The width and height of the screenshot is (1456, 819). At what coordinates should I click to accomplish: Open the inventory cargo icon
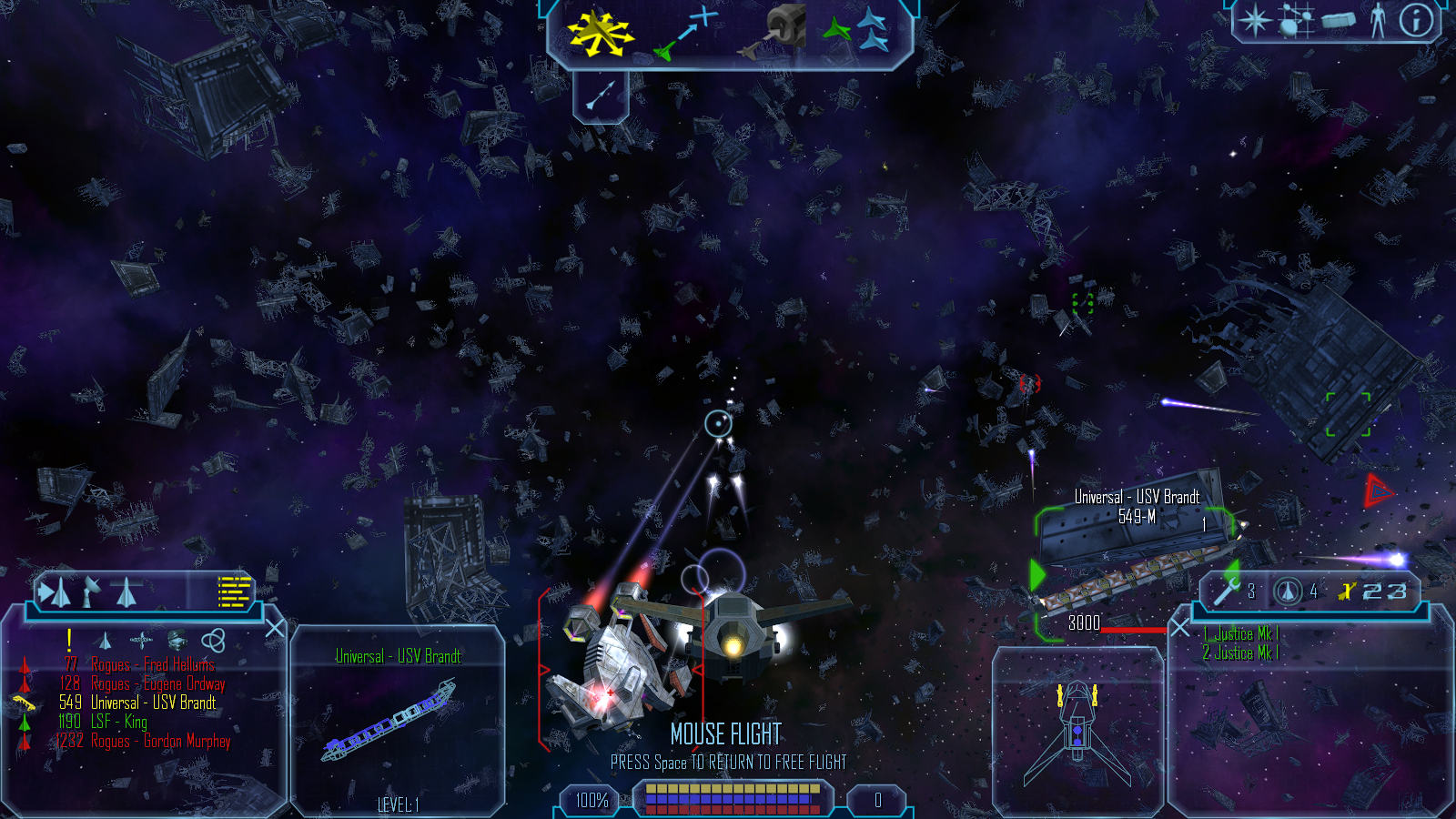(1338, 20)
